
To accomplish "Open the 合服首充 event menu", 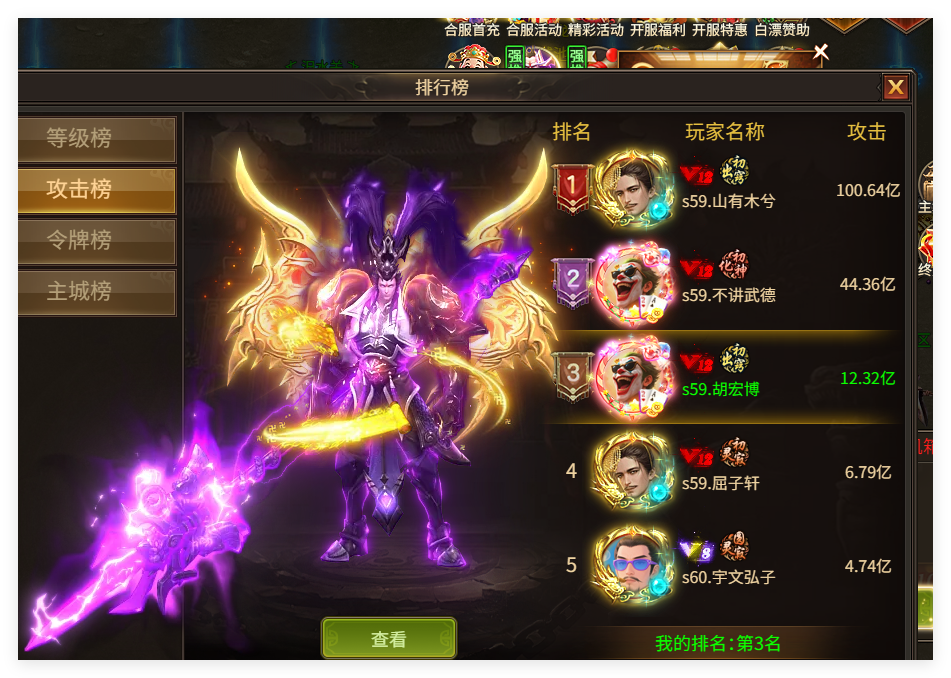I will pos(472,30).
